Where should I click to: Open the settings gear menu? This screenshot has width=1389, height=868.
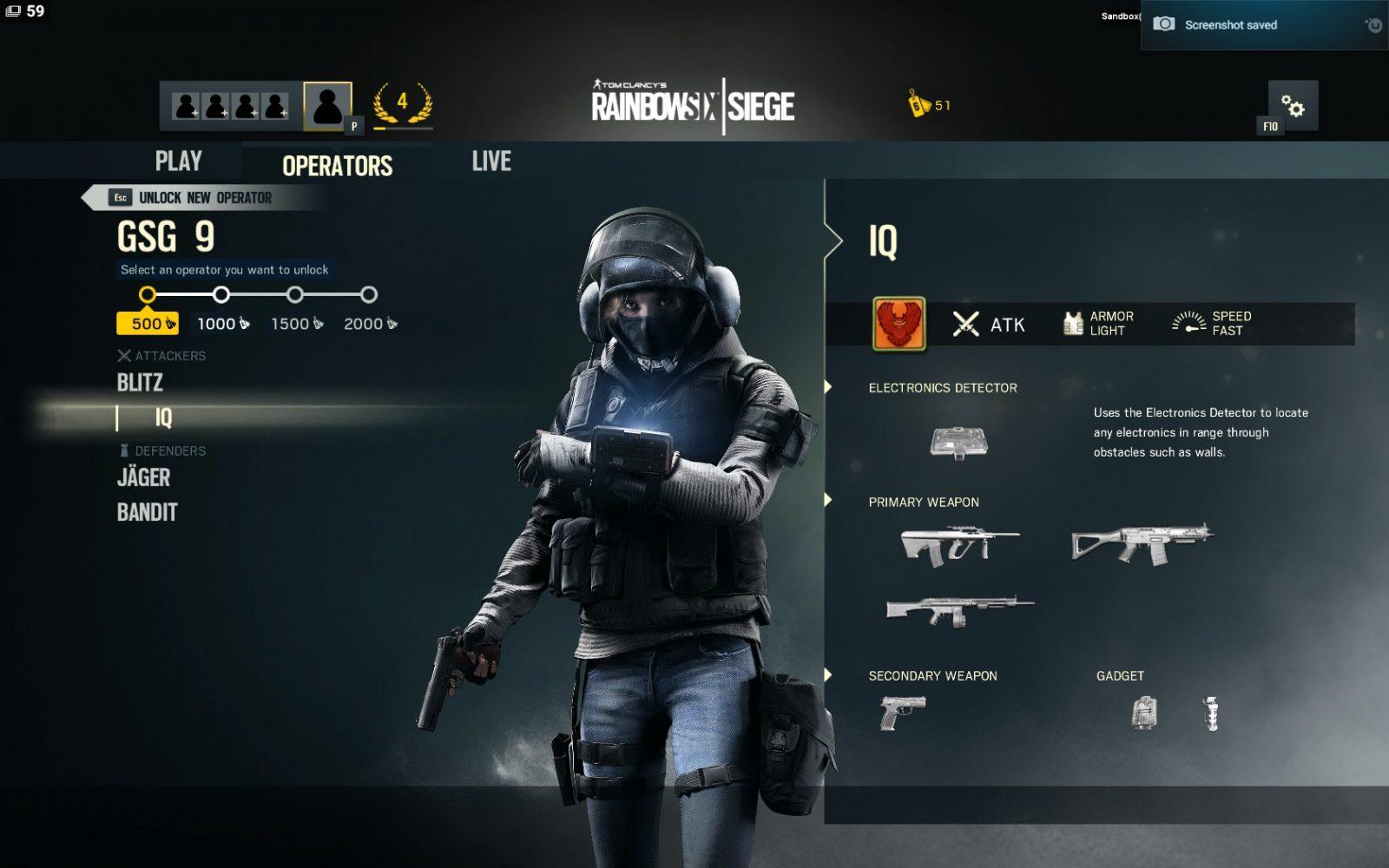click(x=1293, y=106)
